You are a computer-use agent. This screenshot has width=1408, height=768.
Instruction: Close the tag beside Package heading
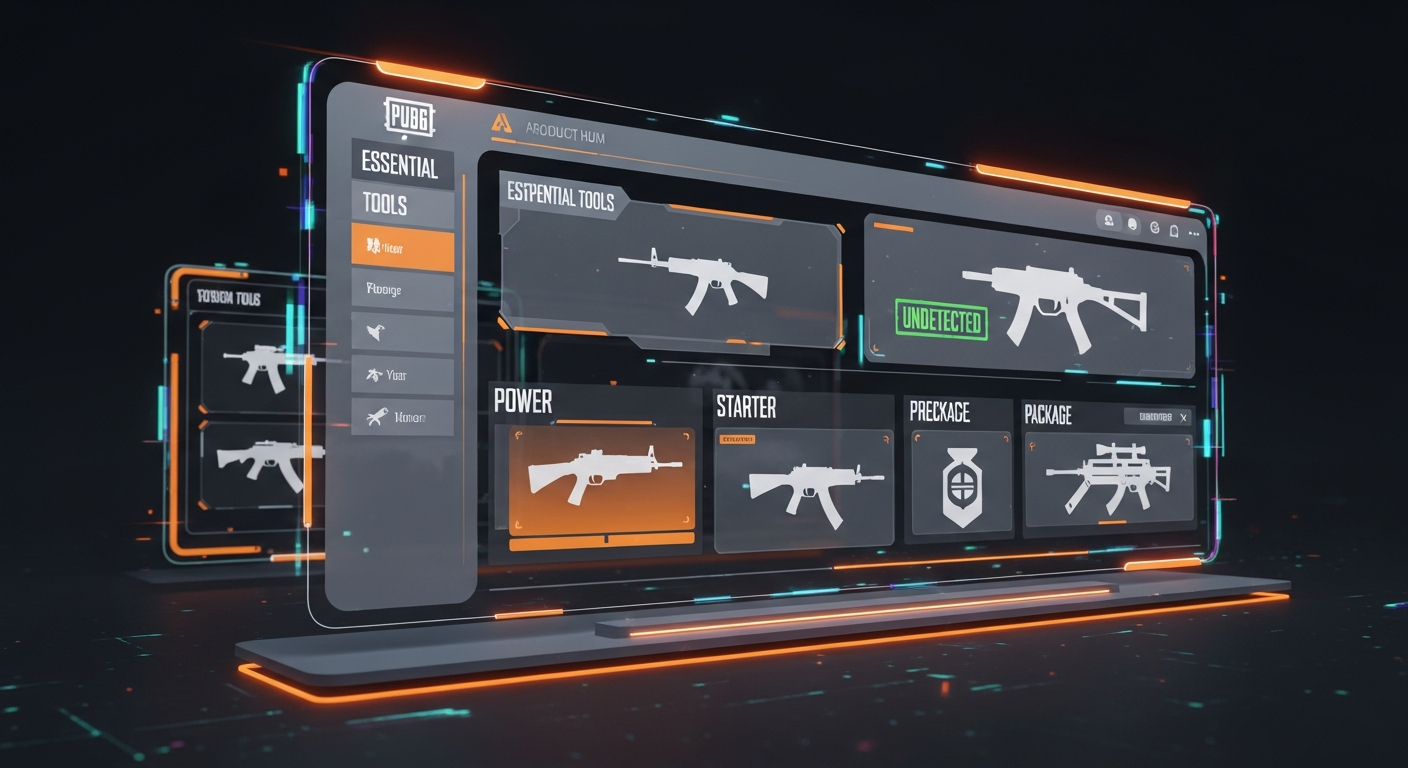point(1183,417)
